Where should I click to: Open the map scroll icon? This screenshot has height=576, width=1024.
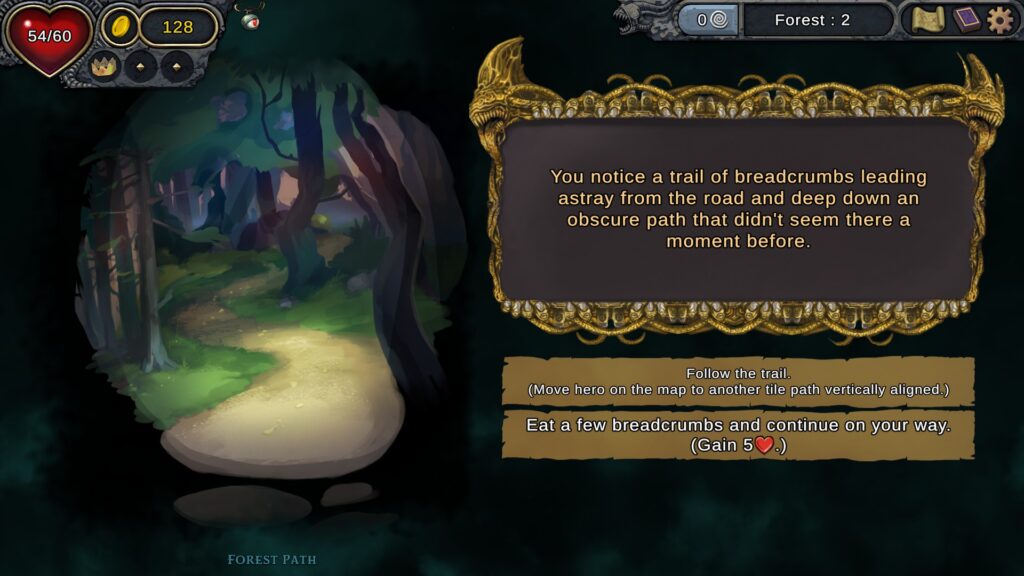click(928, 20)
